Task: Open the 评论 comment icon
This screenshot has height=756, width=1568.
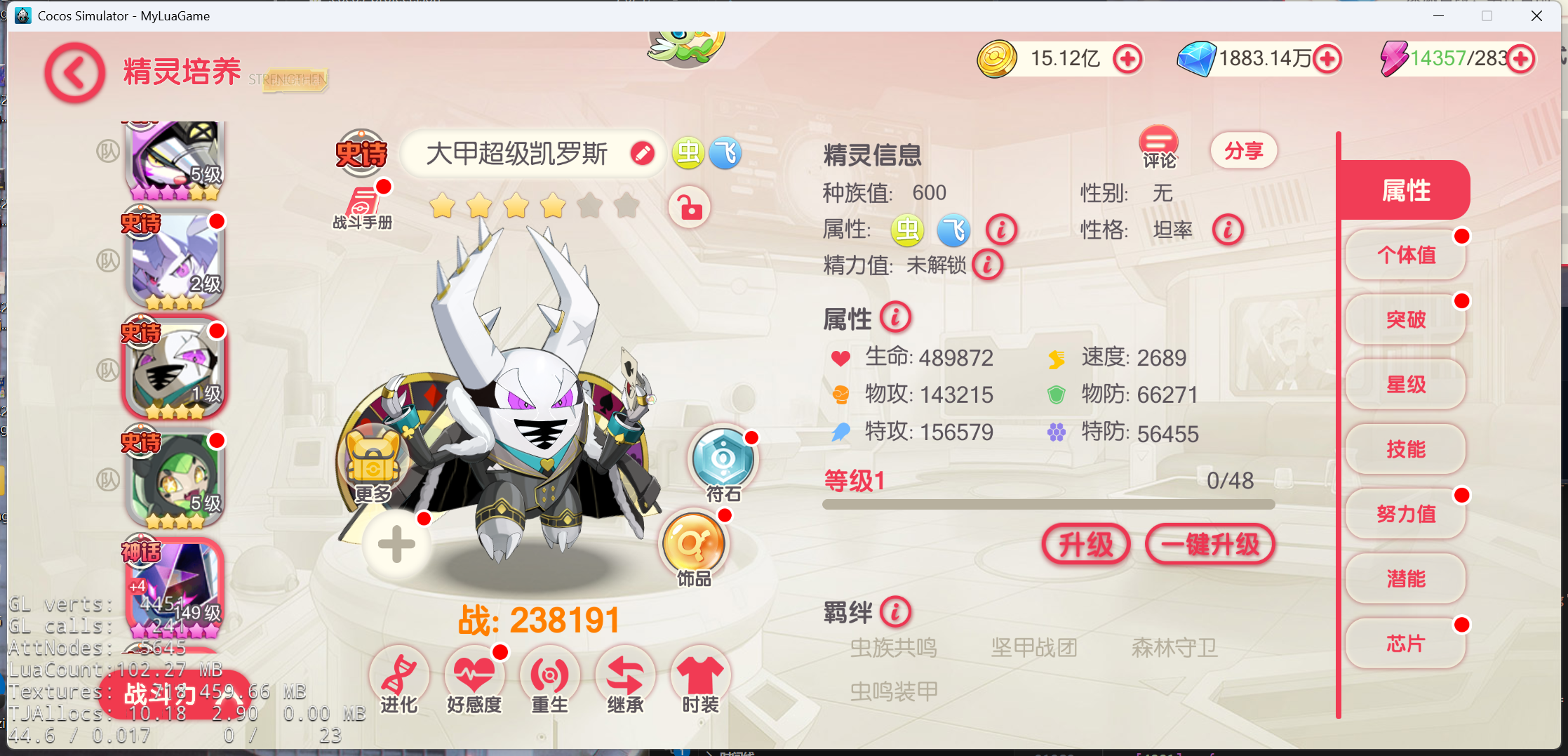Action: click(1159, 145)
